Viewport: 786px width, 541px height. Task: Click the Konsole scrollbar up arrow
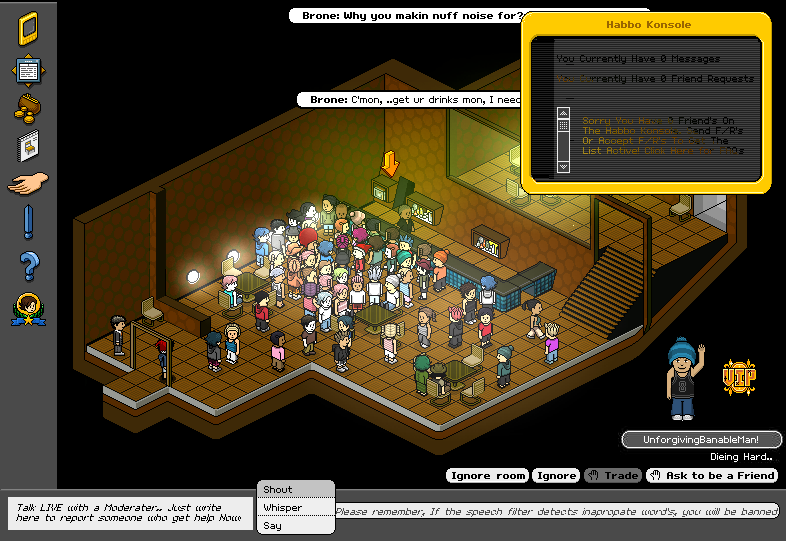pyautogui.click(x=563, y=113)
